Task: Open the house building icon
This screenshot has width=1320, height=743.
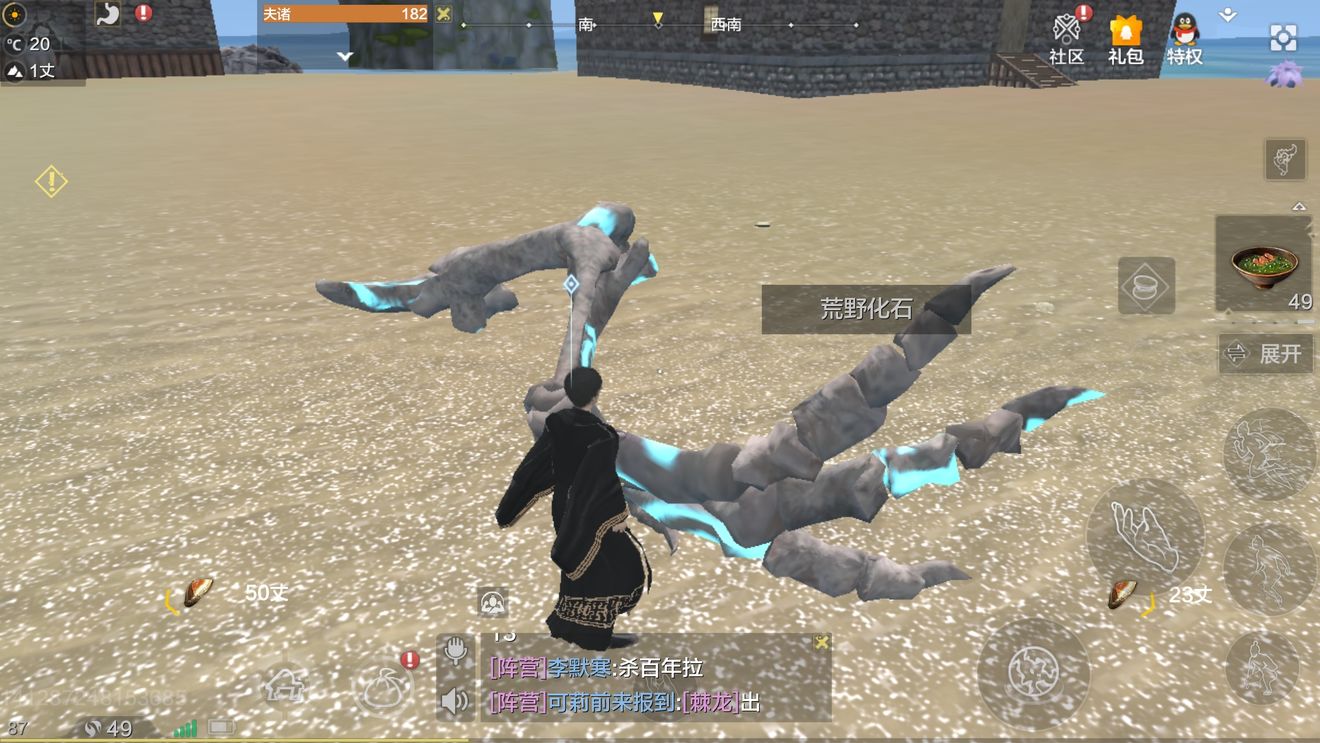Action: coord(285,686)
